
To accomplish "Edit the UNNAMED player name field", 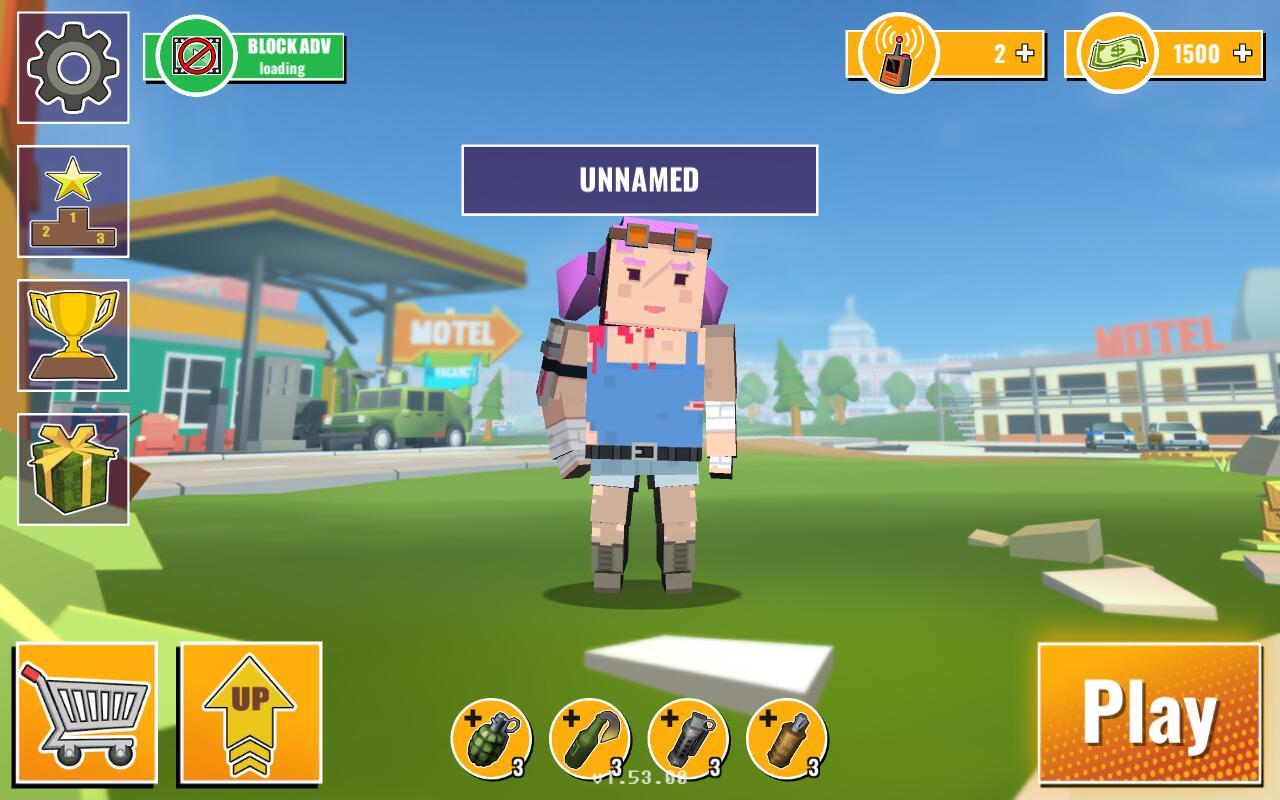I will click(639, 180).
